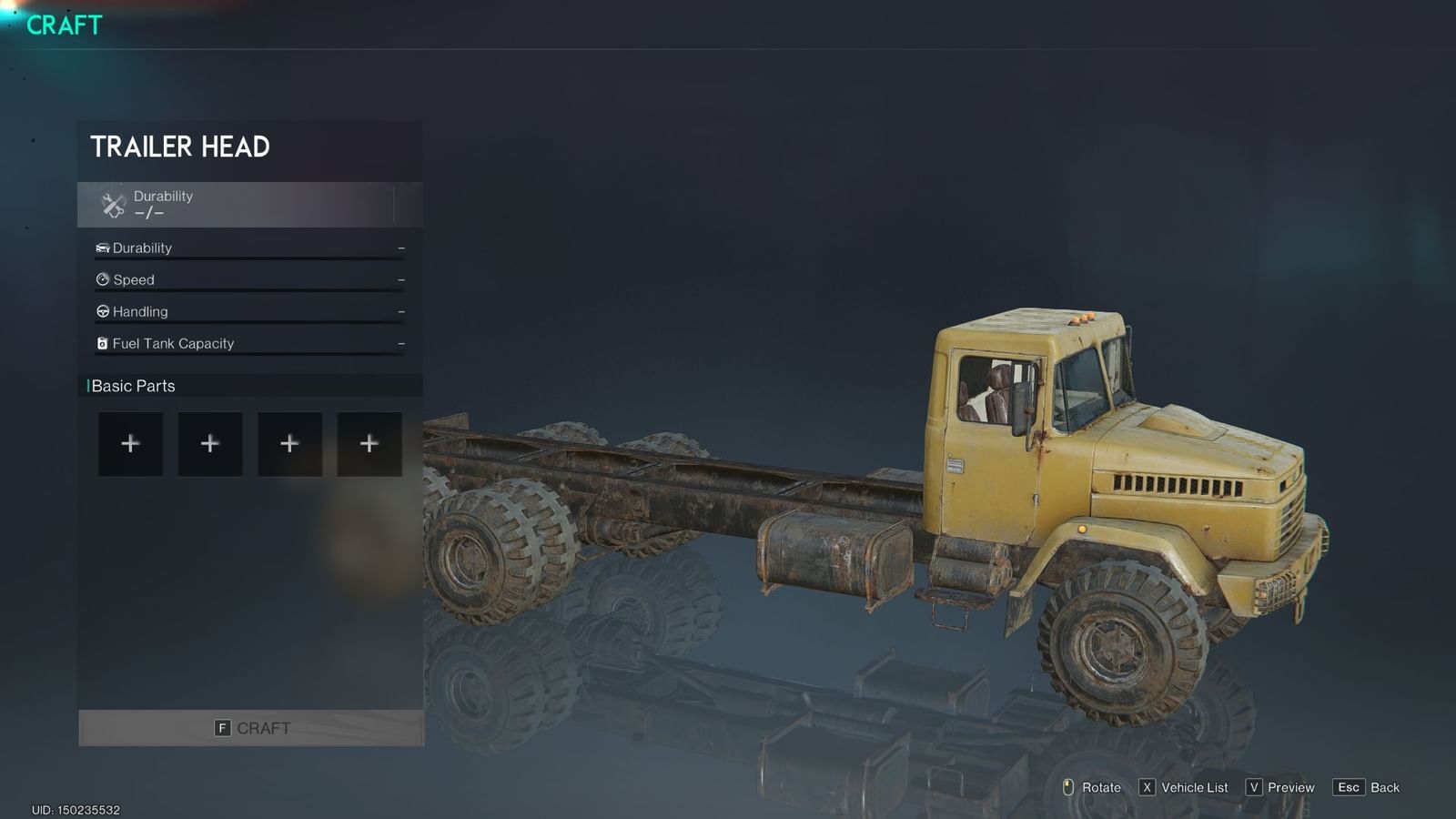Add a part in the second empty slot
Image resolution: width=1456 pixels, height=819 pixels.
click(x=209, y=443)
